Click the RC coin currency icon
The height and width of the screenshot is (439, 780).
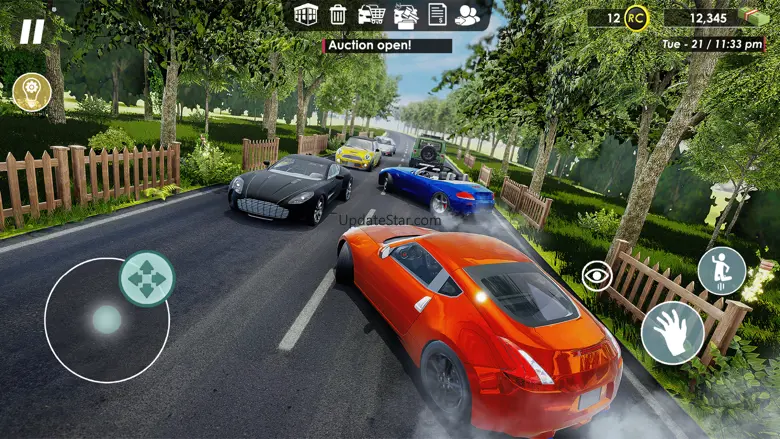[636, 17]
